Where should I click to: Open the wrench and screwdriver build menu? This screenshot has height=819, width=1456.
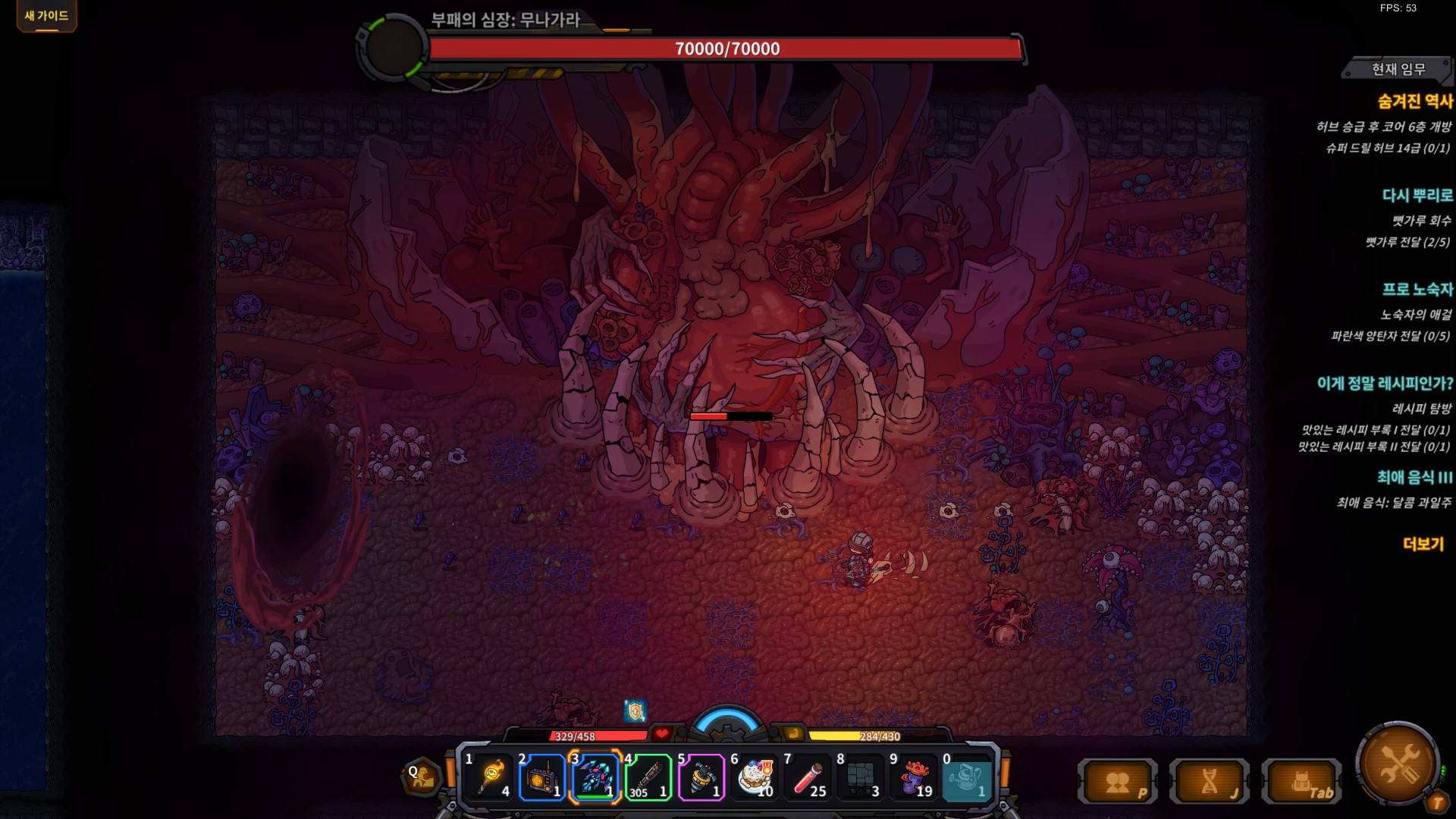pyautogui.click(x=1399, y=762)
